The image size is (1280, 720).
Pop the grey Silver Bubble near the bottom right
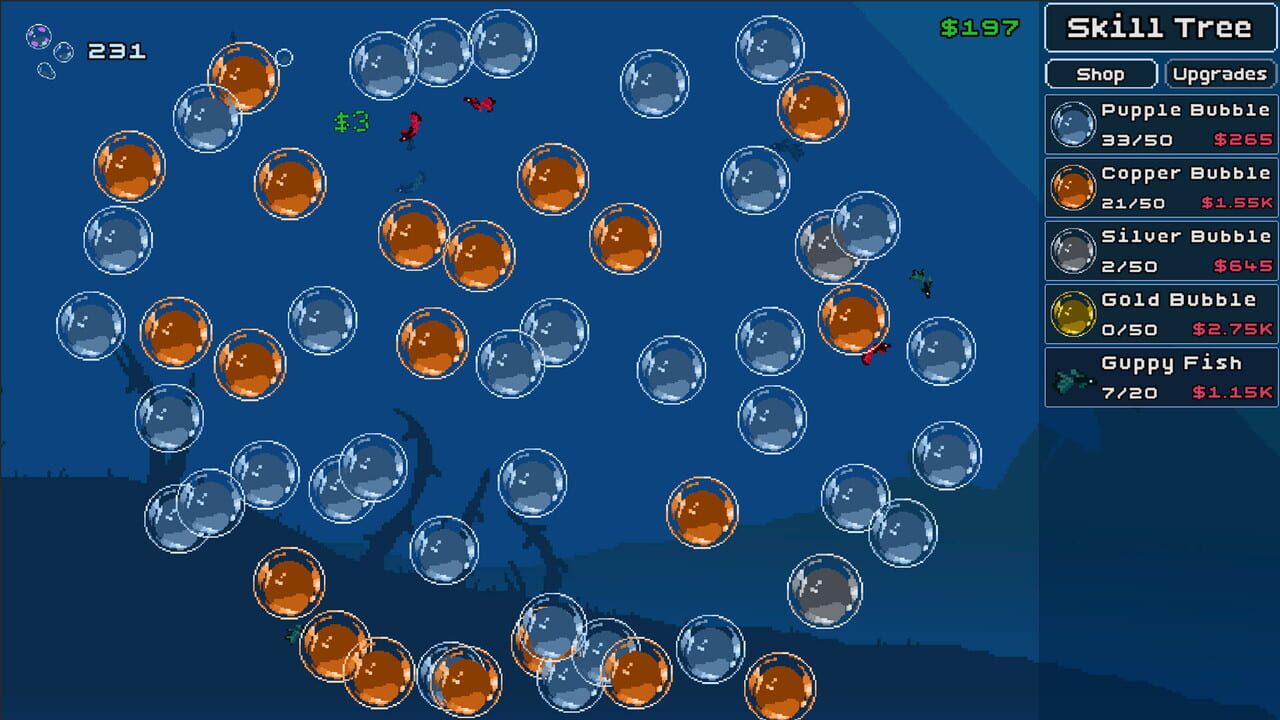[822, 589]
